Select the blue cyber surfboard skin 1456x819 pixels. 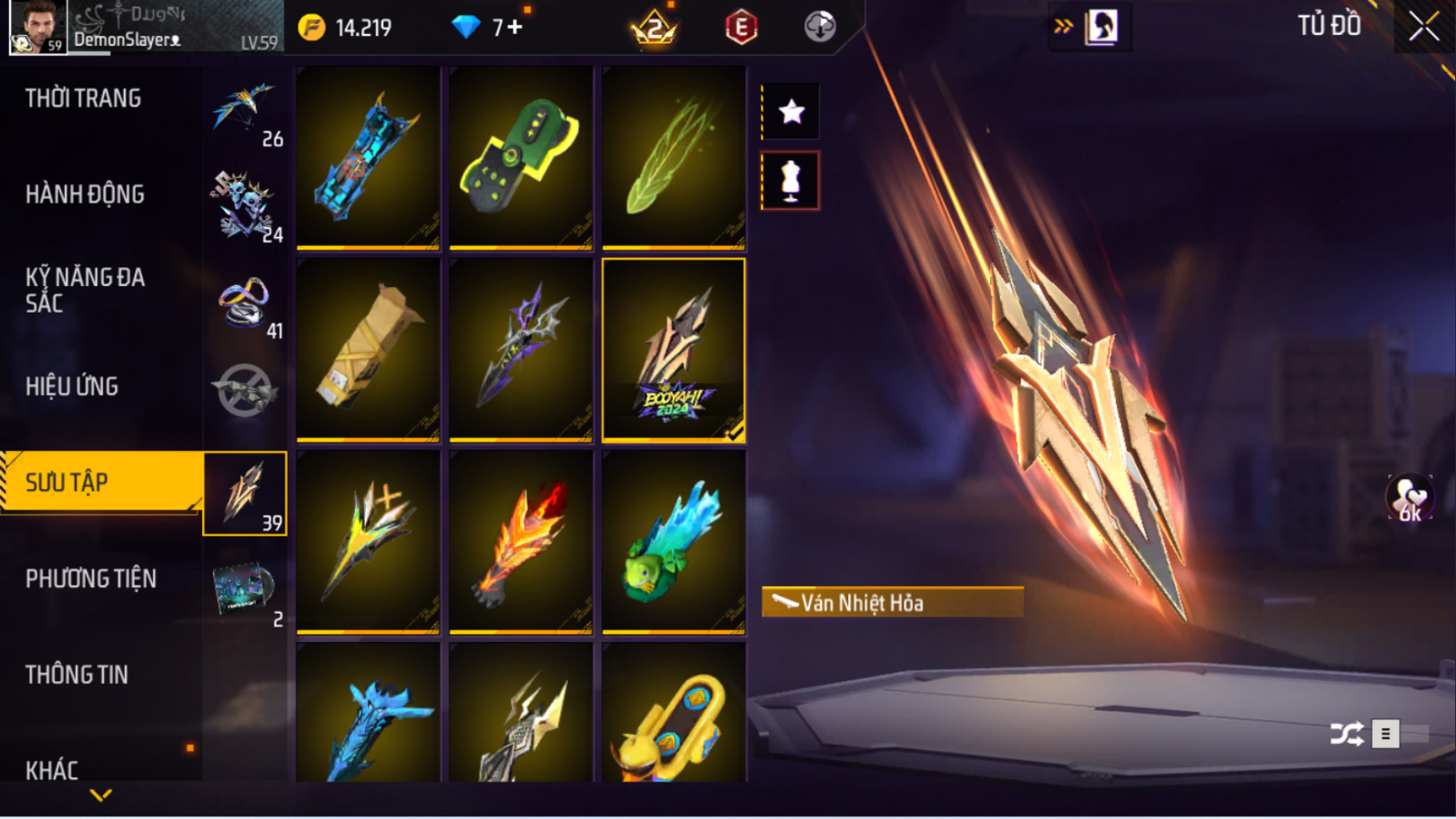(x=368, y=157)
